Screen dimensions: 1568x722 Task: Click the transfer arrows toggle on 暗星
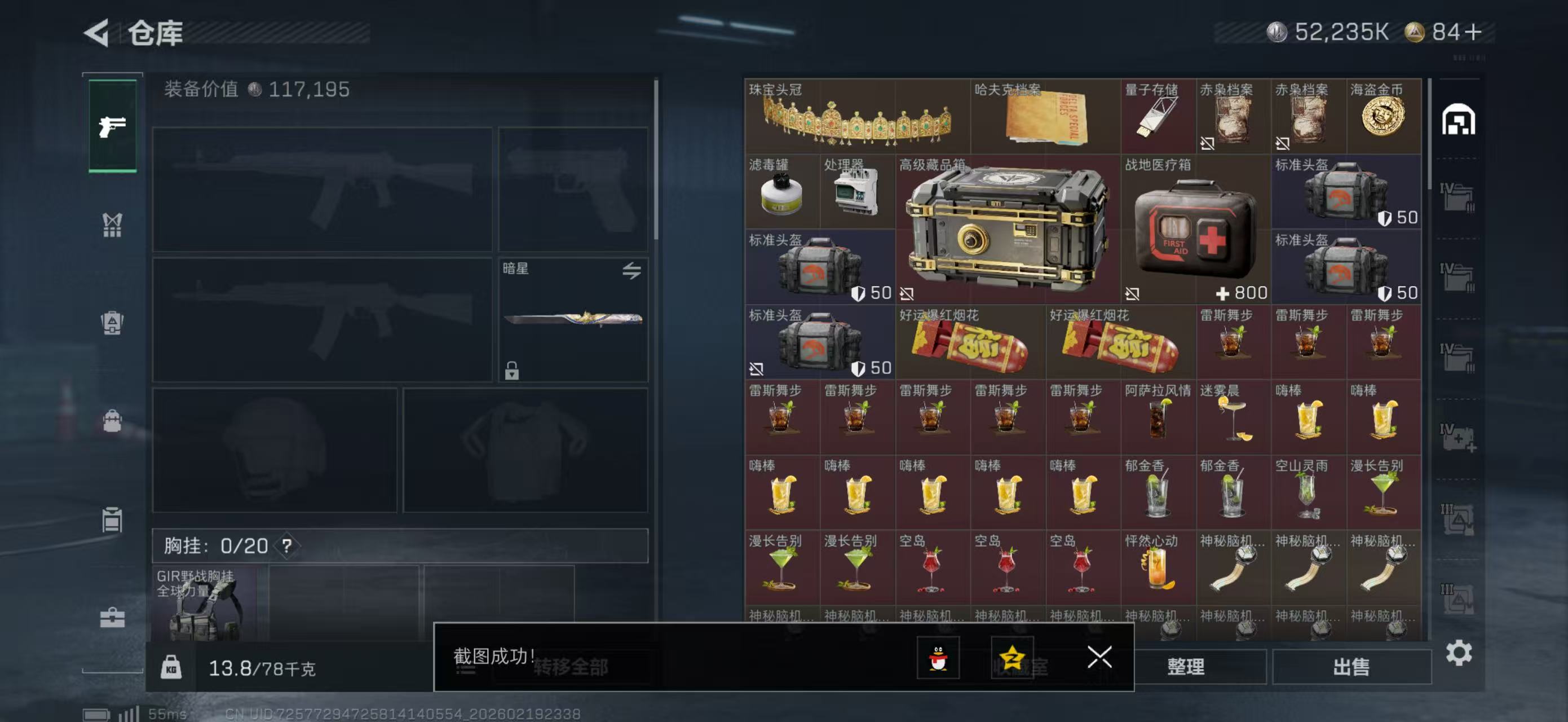pos(631,272)
